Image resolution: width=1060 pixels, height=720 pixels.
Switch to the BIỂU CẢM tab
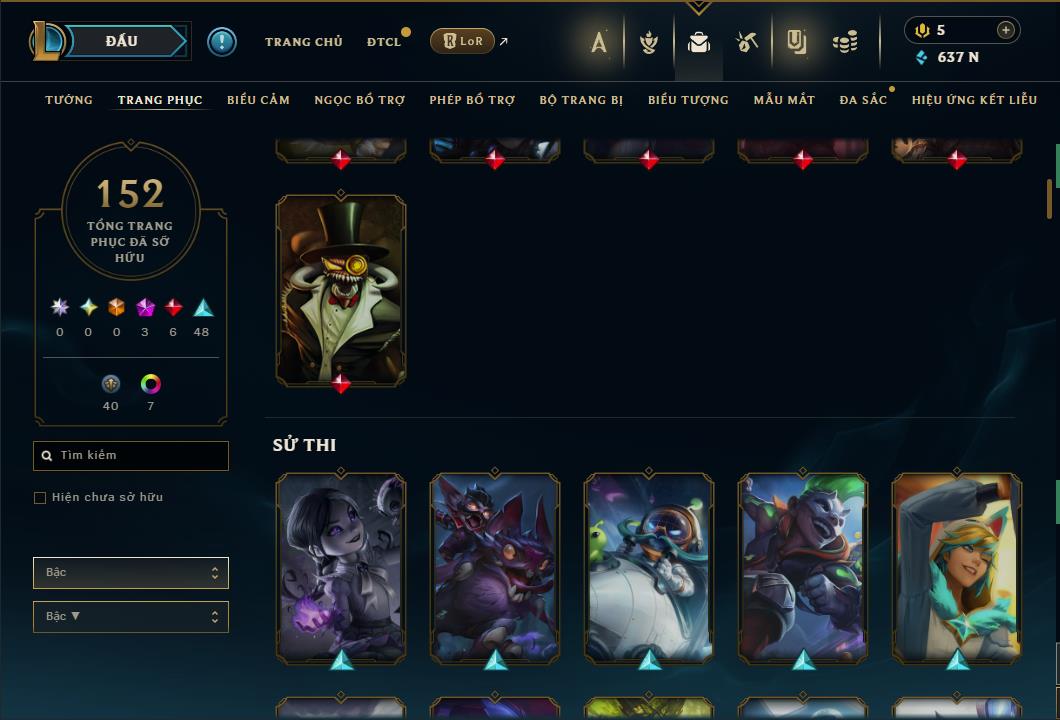pos(258,100)
